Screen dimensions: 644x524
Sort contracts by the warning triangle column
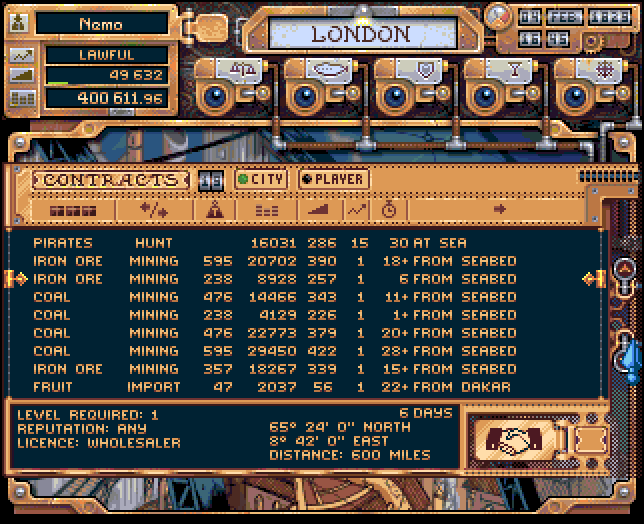click(213, 210)
